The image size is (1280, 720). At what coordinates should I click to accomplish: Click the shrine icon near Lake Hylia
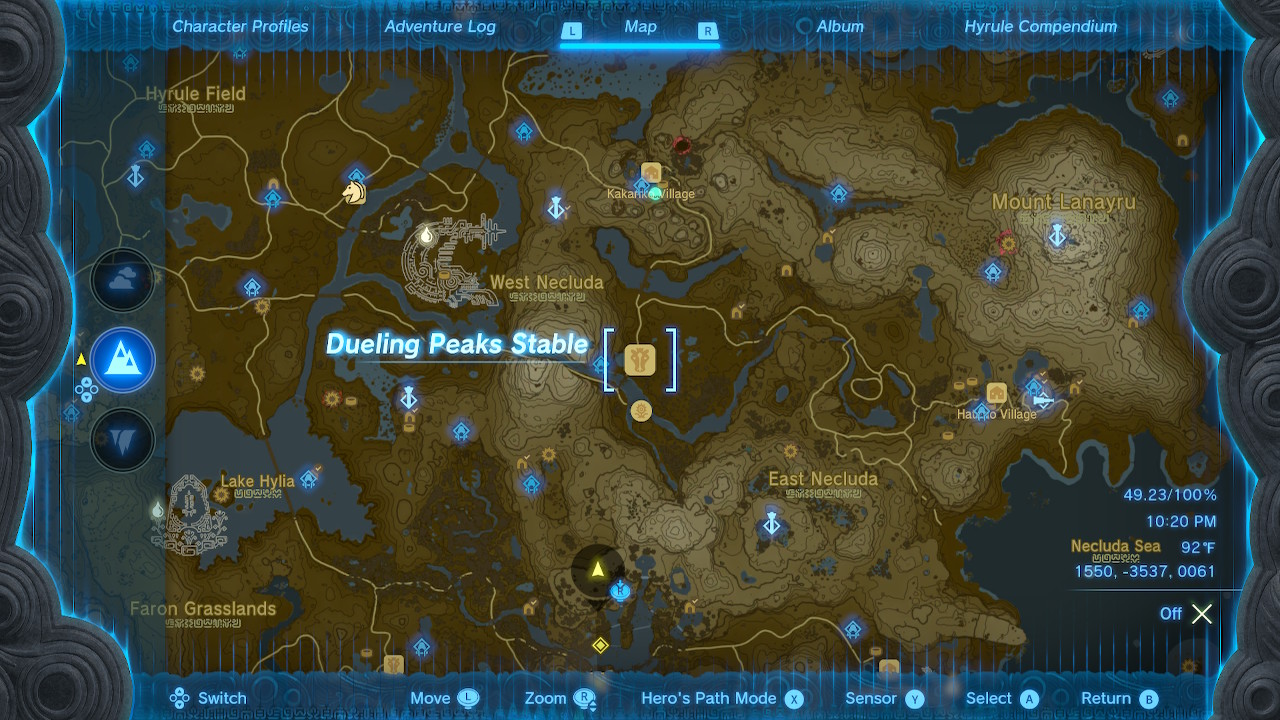(308, 479)
